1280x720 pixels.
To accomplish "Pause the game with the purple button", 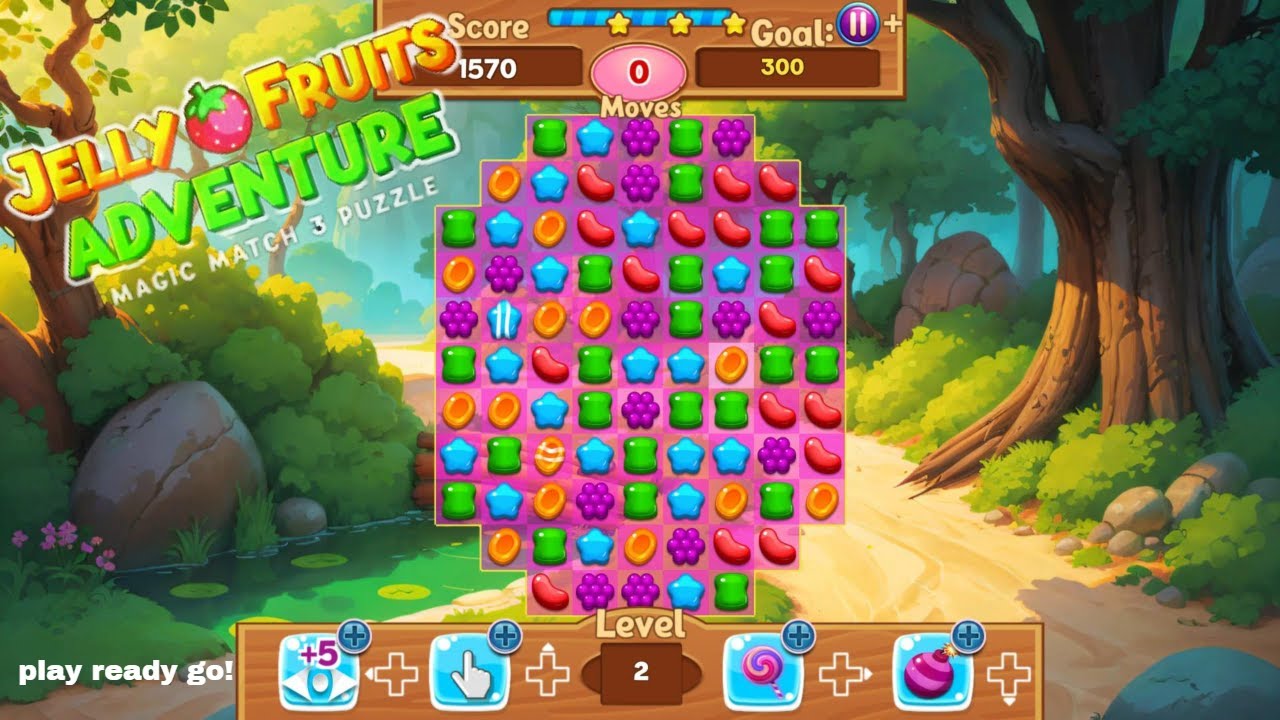I will tap(858, 24).
